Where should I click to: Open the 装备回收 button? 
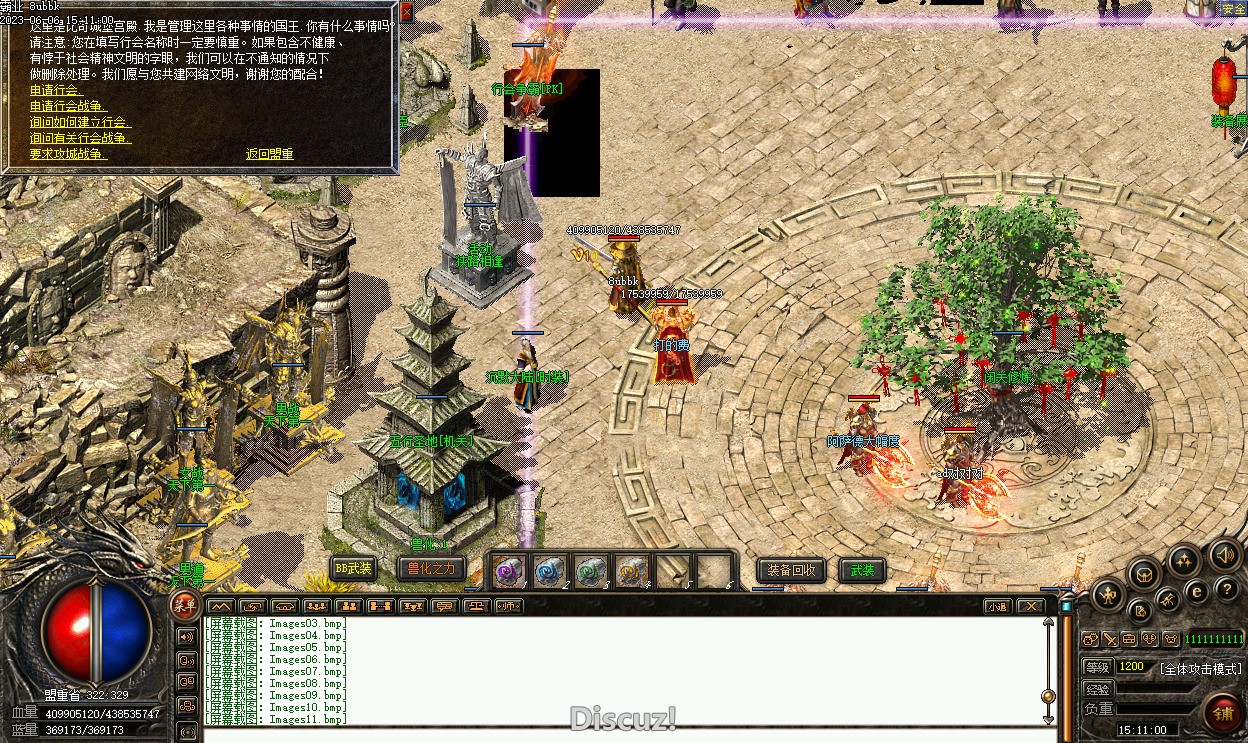tap(791, 570)
